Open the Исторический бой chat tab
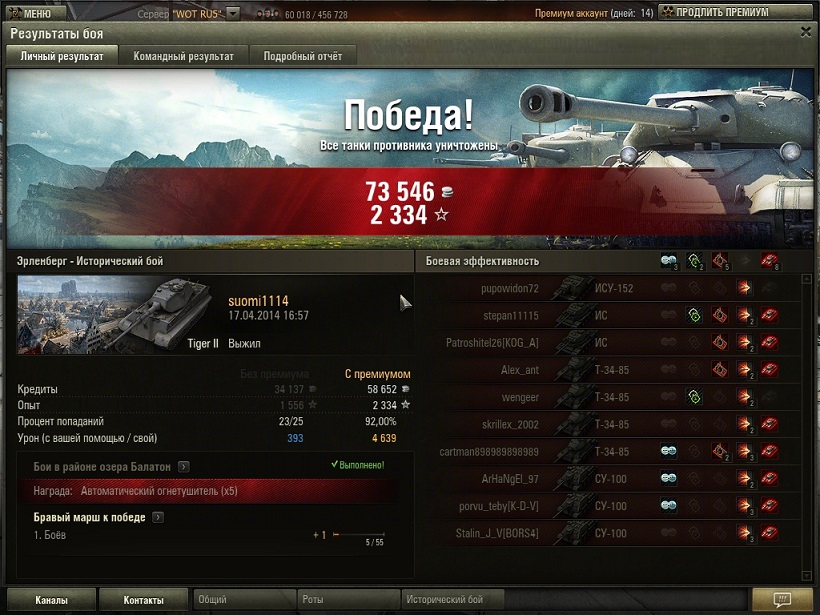The image size is (820, 615). [470, 600]
